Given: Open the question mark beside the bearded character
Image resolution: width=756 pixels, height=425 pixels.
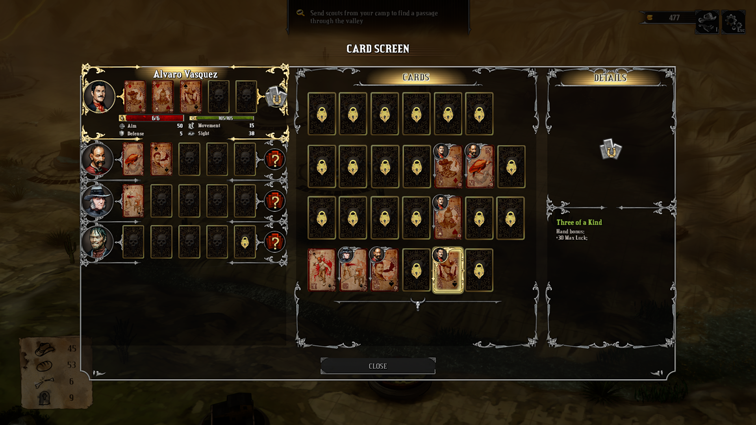Looking at the screenshot, I should [x=274, y=159].
